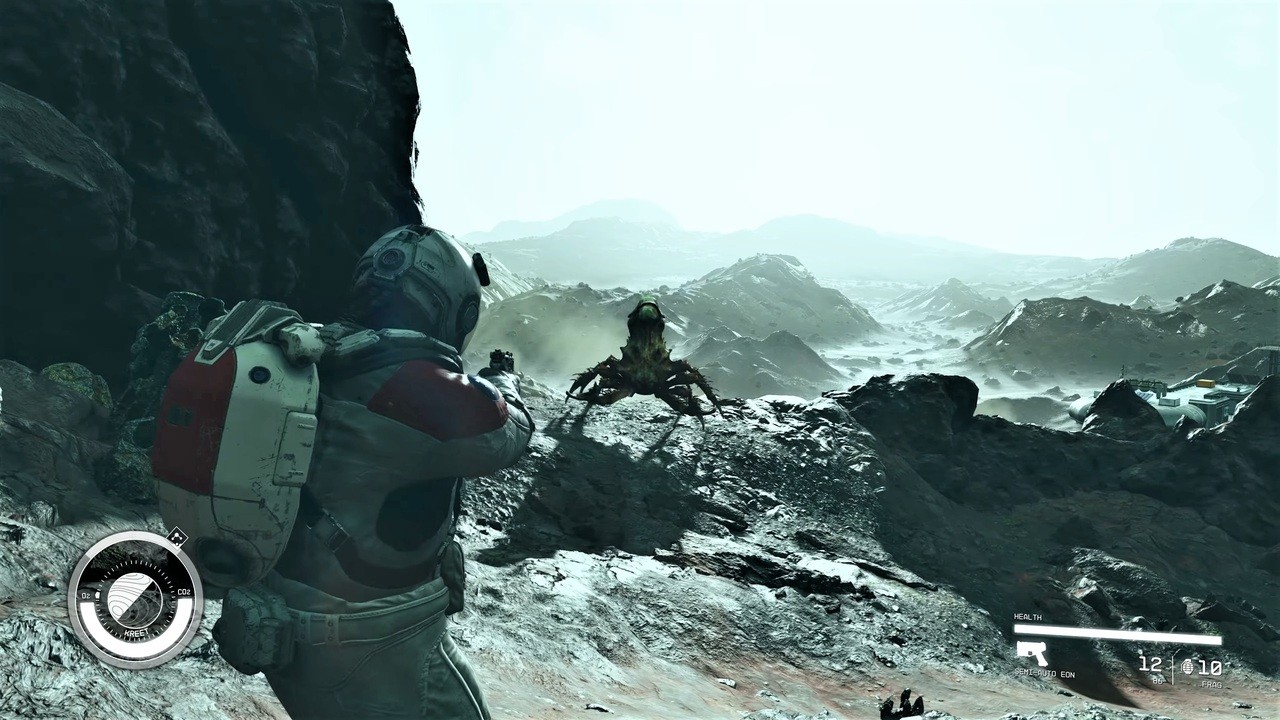1280x720 pixels.
Task: Click the HEALTH label above the health bar
Action: pos(1027,617)
